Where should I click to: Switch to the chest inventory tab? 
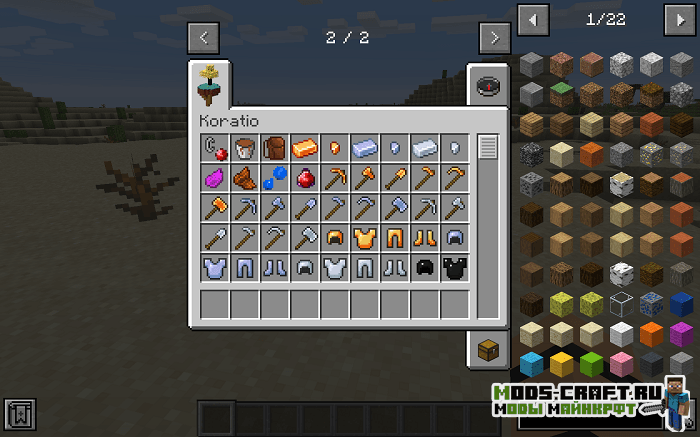pos(488,348)
